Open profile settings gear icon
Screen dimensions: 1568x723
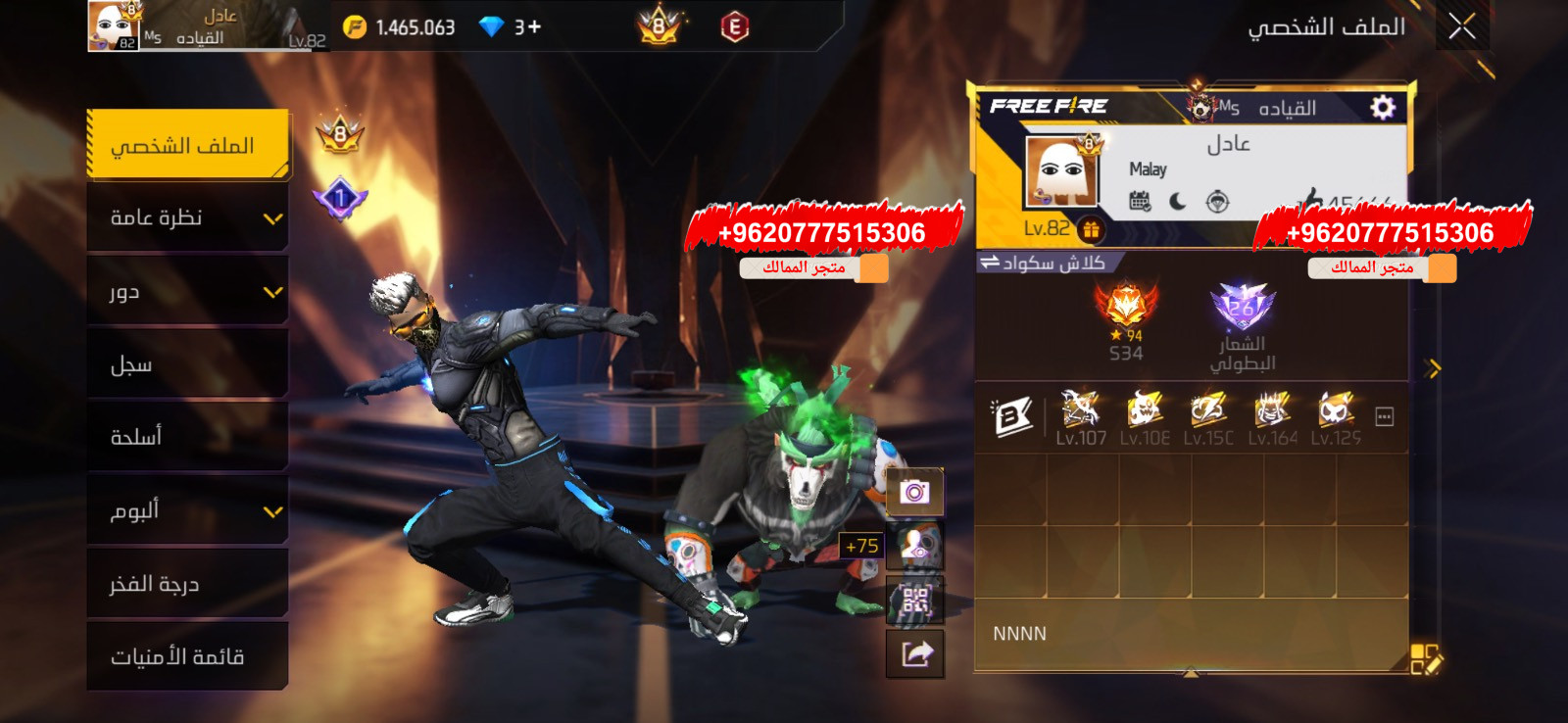point(1382,107)
